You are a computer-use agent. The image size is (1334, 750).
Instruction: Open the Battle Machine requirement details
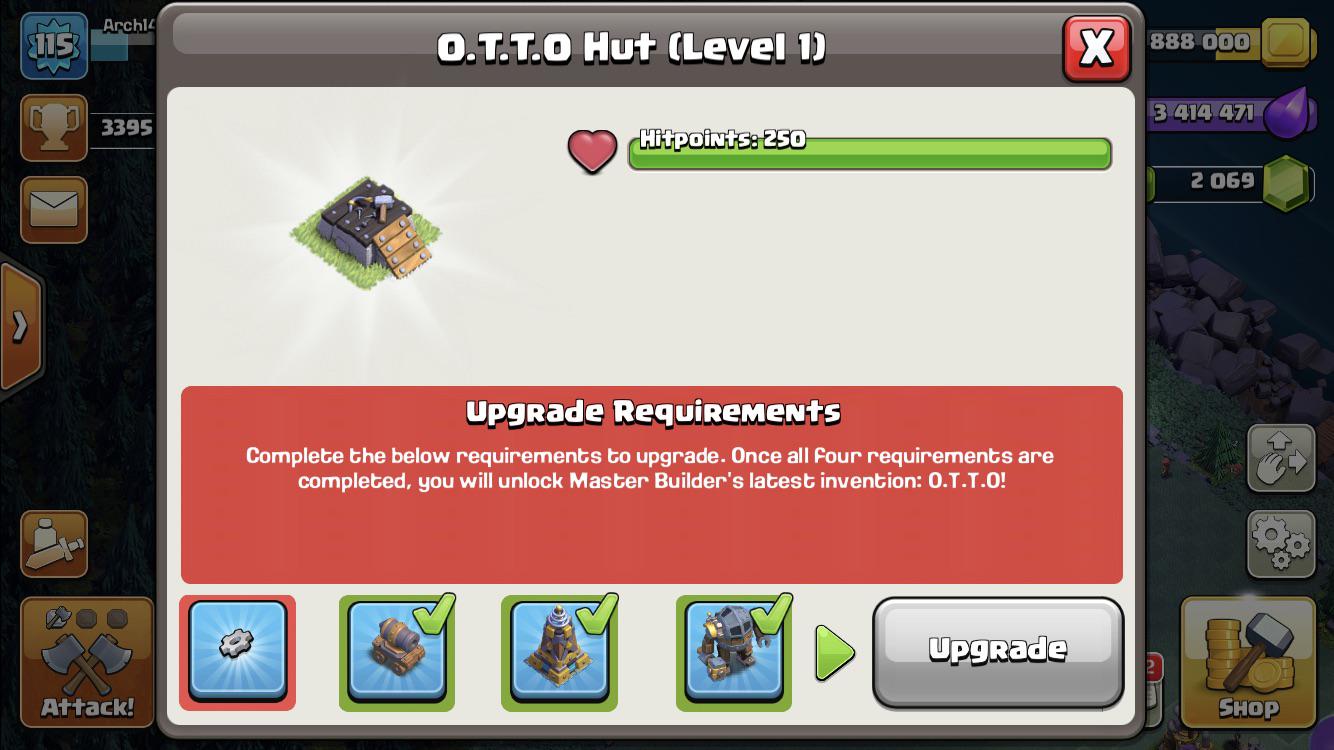pos(733,657)
